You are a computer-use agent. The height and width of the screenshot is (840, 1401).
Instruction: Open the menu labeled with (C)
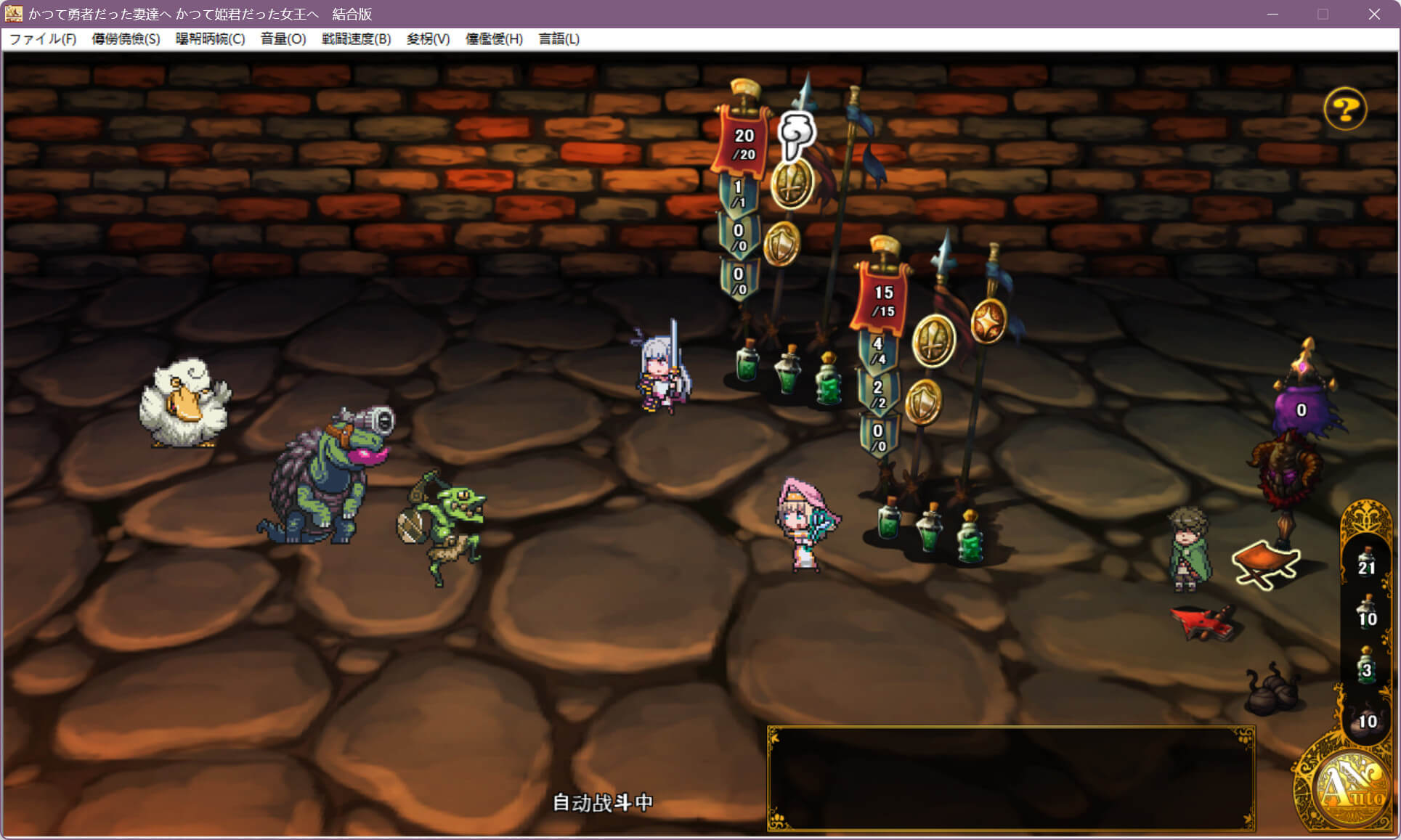click(210, 39)
